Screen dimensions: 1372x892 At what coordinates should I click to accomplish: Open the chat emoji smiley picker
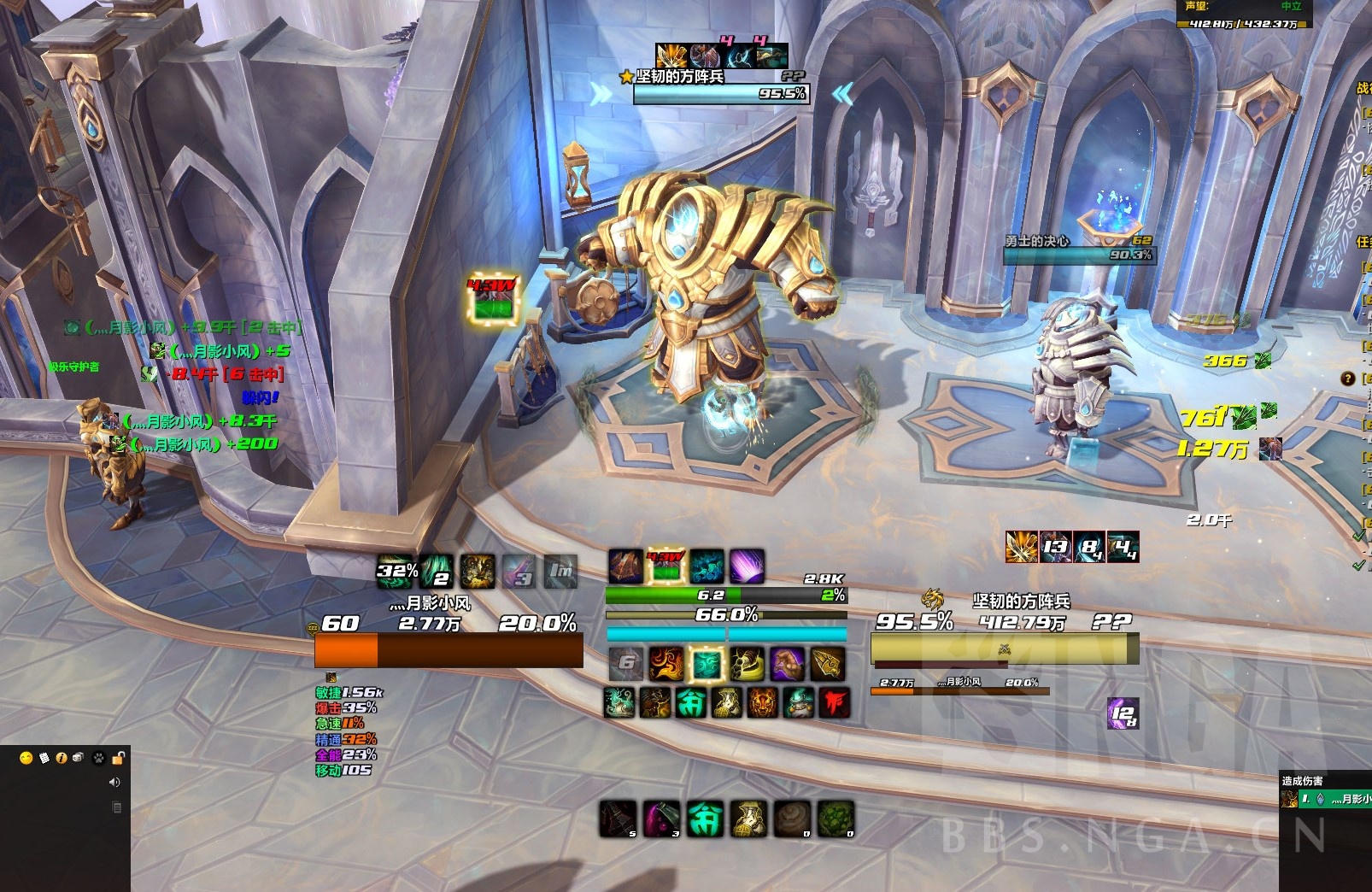[26, 758]
